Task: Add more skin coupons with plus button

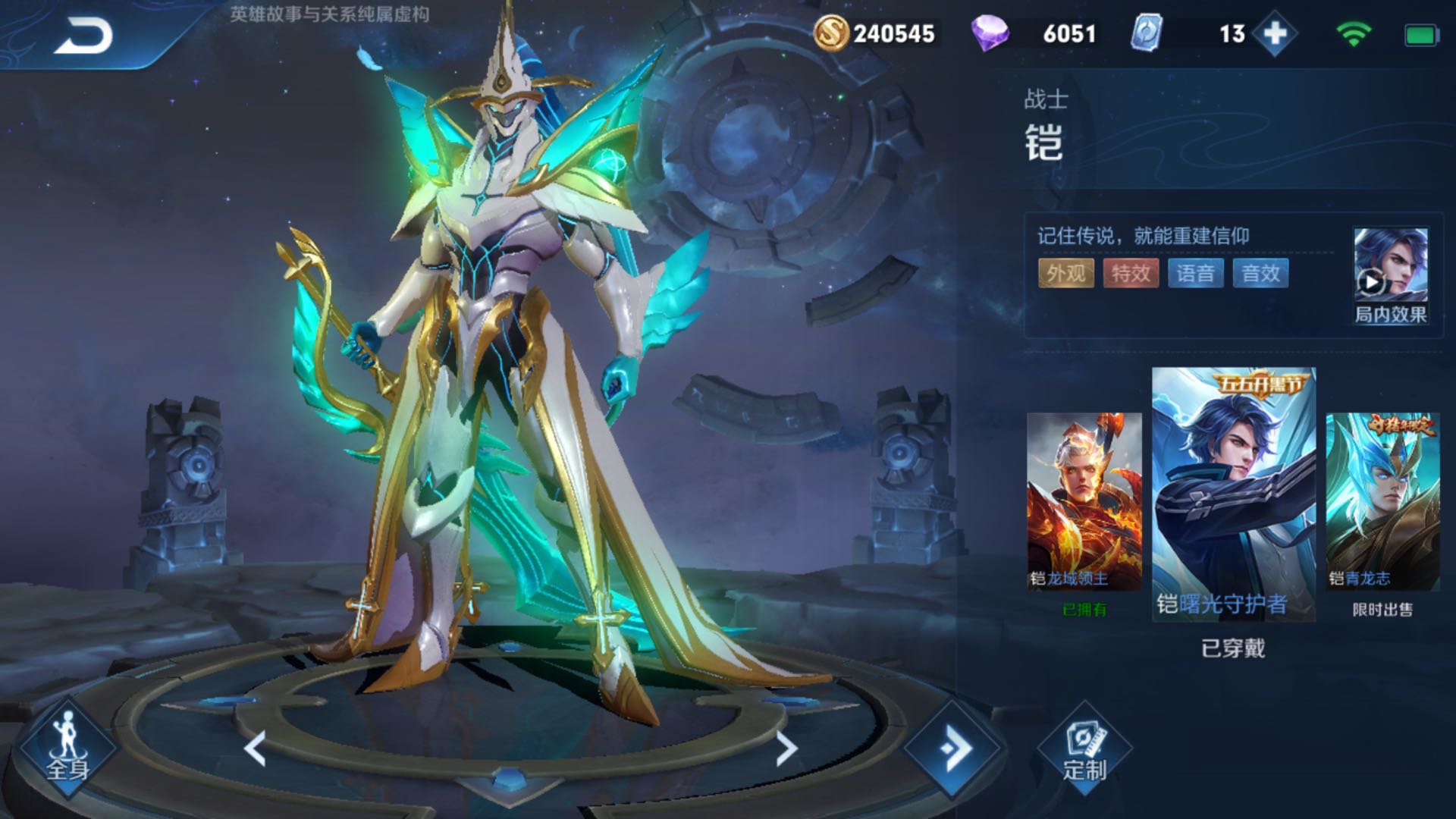Action: (x=1275, y=33)
